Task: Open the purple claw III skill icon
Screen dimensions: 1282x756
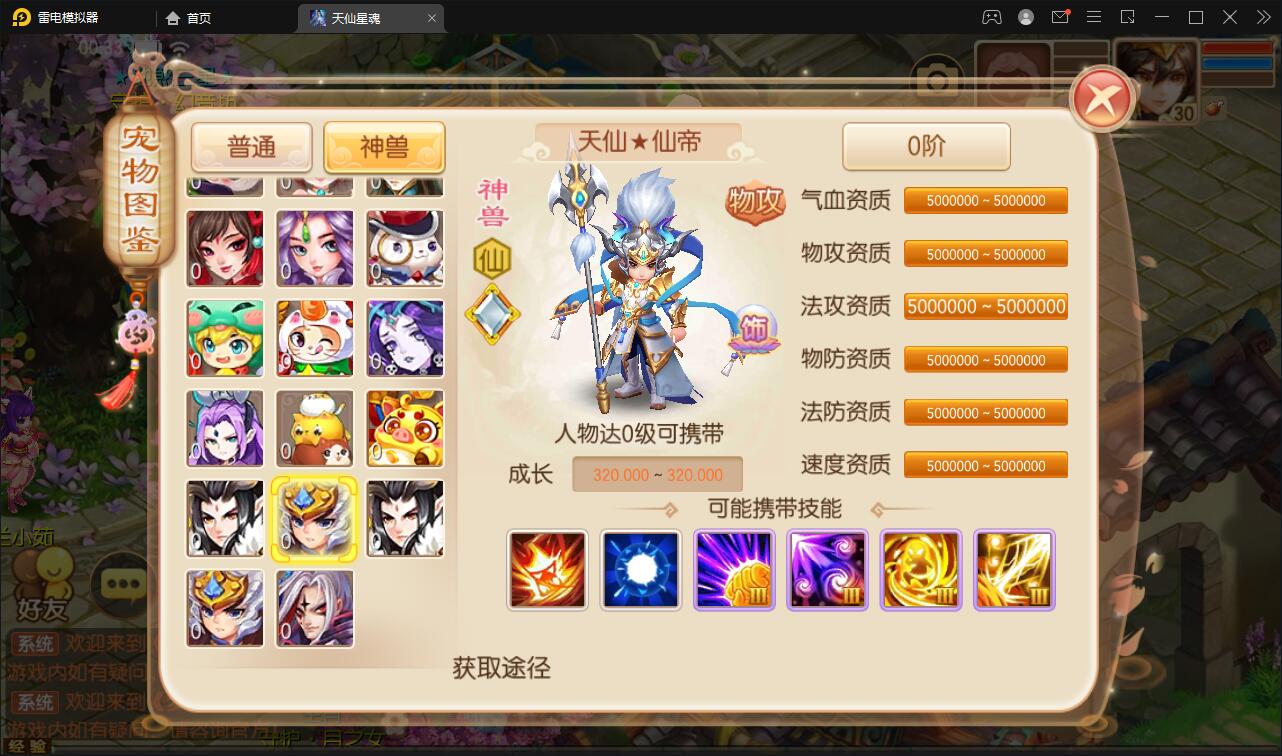Action: (x=734, y=570)
